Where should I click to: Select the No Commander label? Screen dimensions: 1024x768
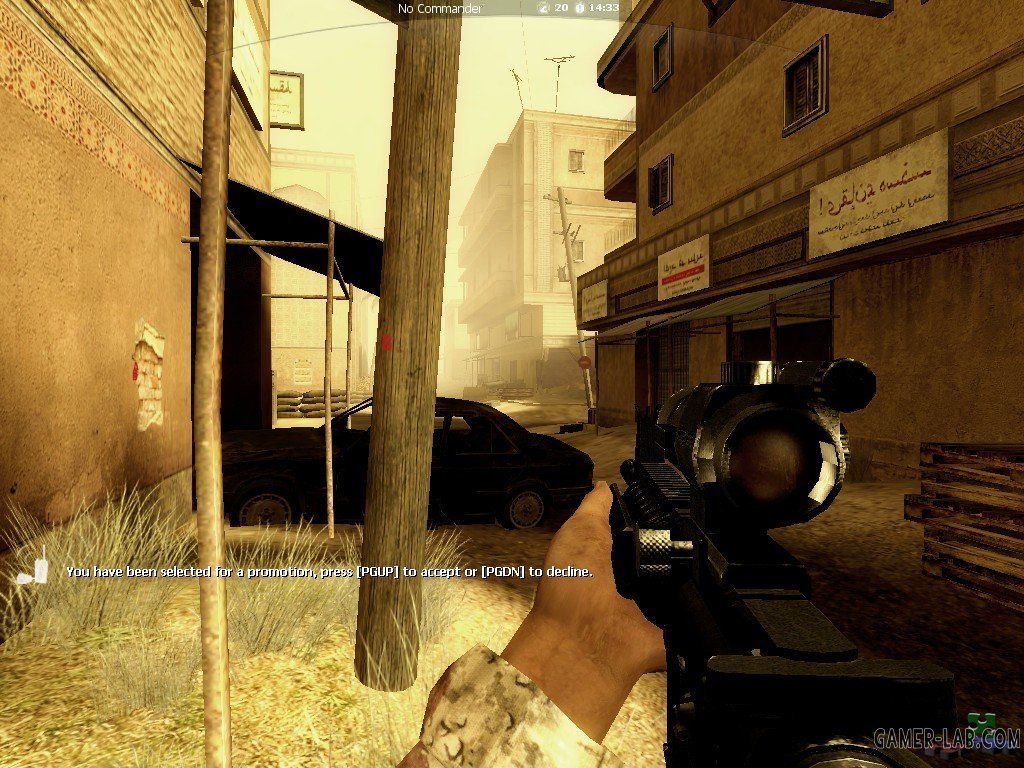tap(440, 8)
